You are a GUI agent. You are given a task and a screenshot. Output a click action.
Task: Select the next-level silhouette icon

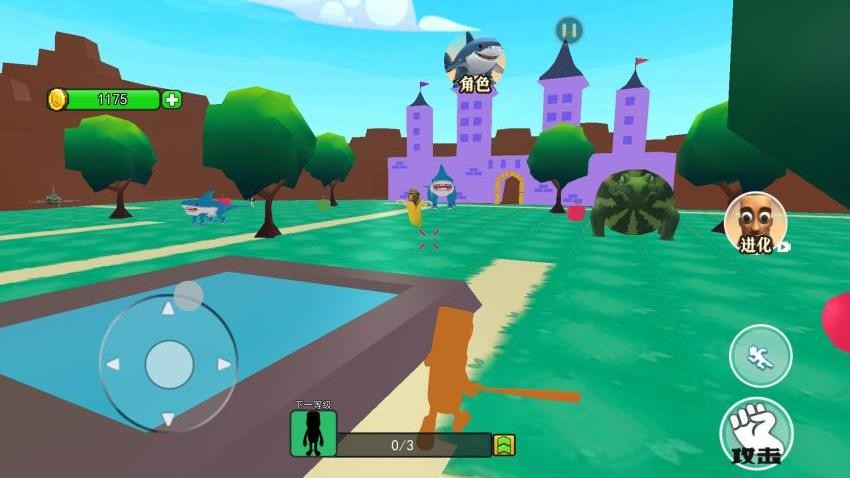click(x=313, y=433)
